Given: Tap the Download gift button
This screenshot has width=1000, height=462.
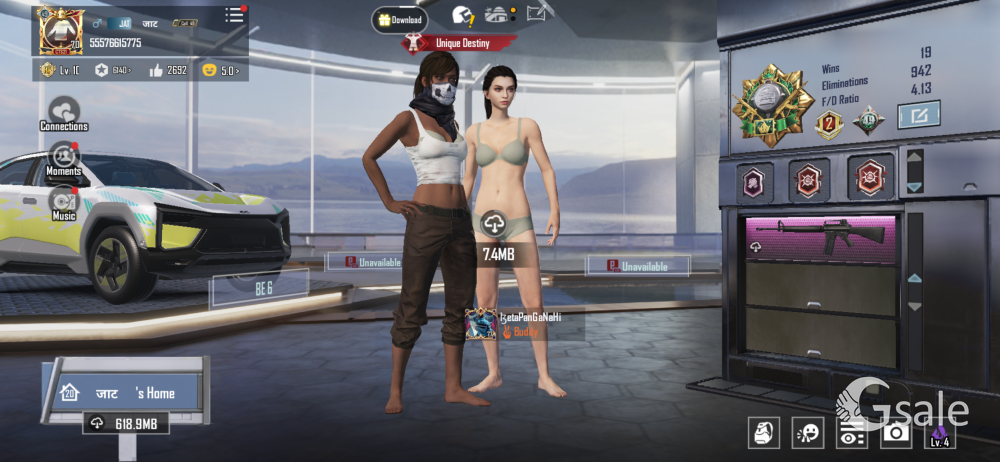Looking at the screenshot, I should pyautogui.click(x=400, y=19).
